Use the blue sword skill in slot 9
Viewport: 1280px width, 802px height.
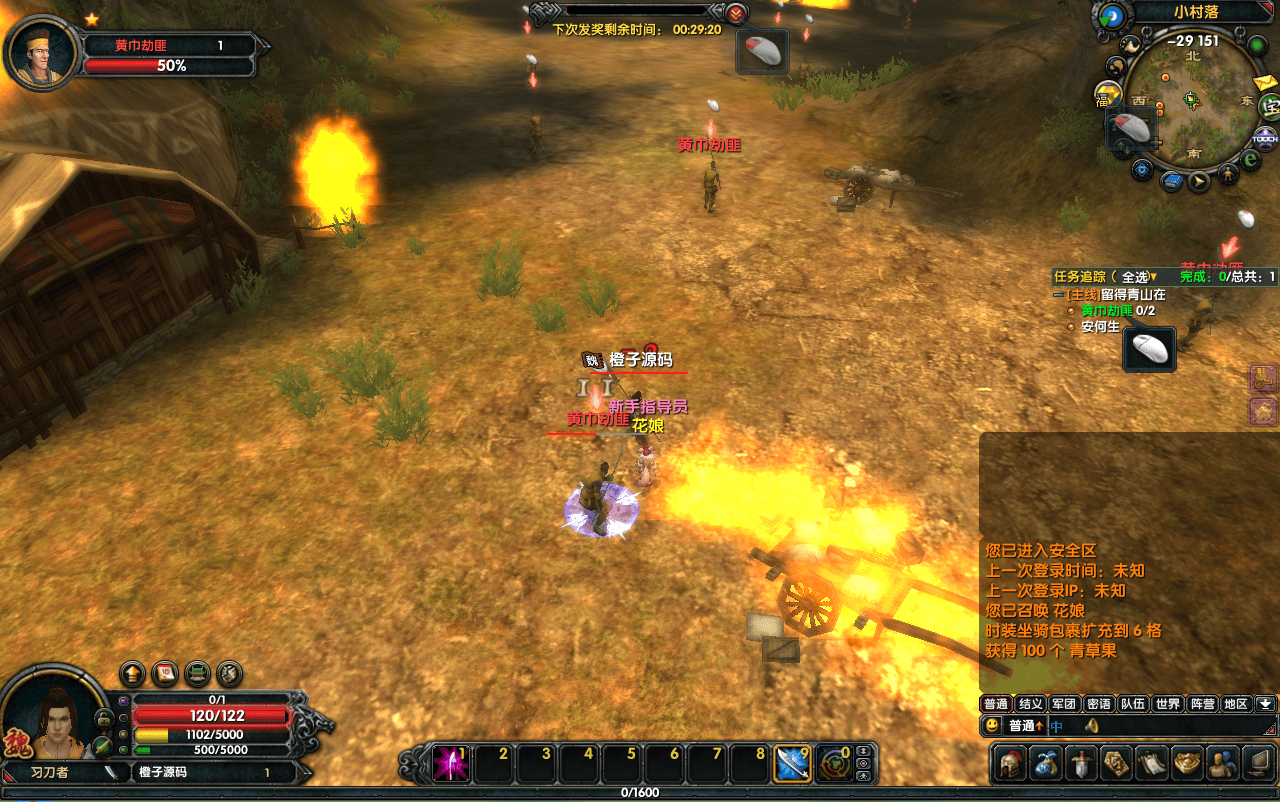[x=794, y=764]
